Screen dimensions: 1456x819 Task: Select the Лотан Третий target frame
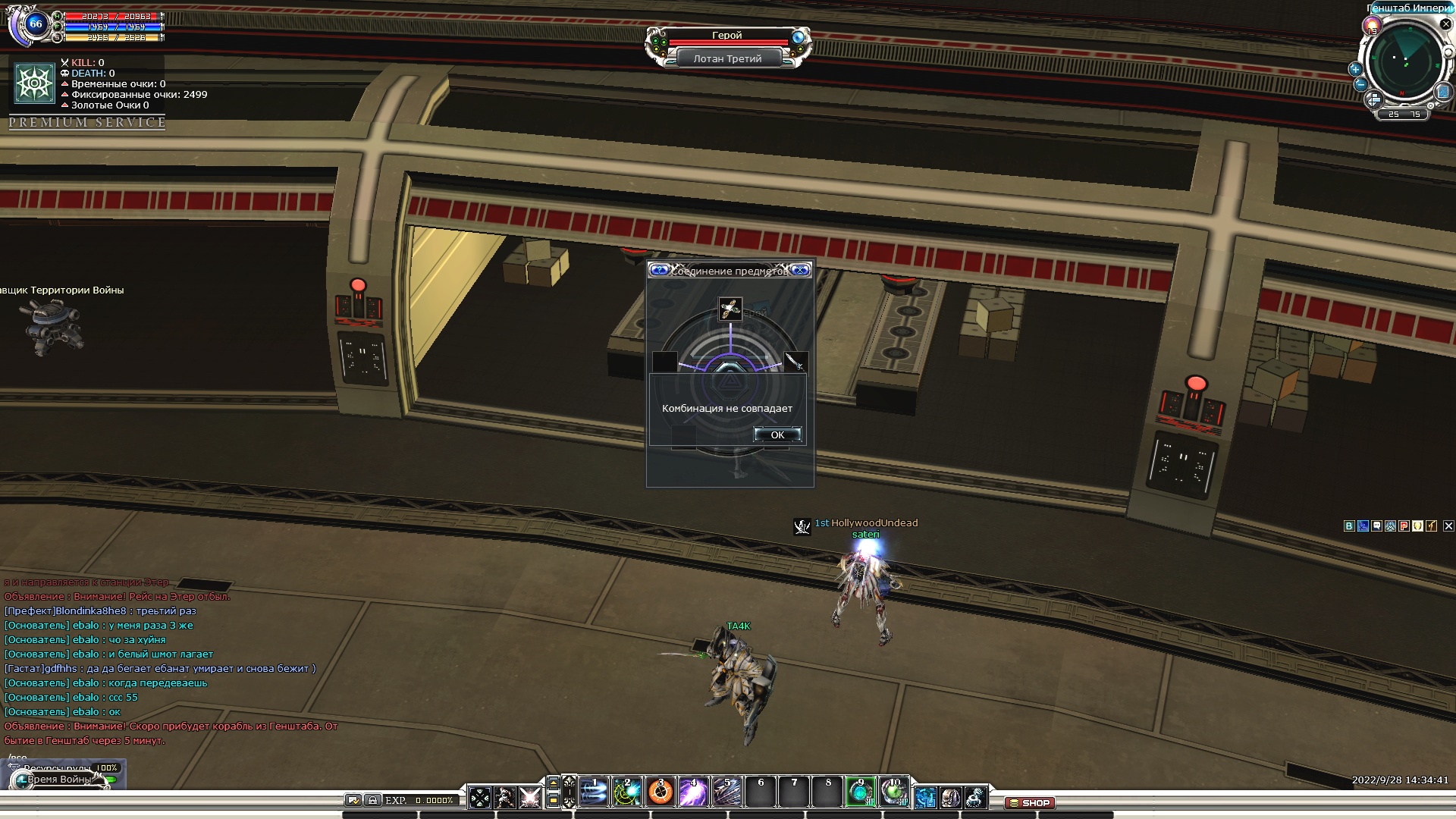727,58
